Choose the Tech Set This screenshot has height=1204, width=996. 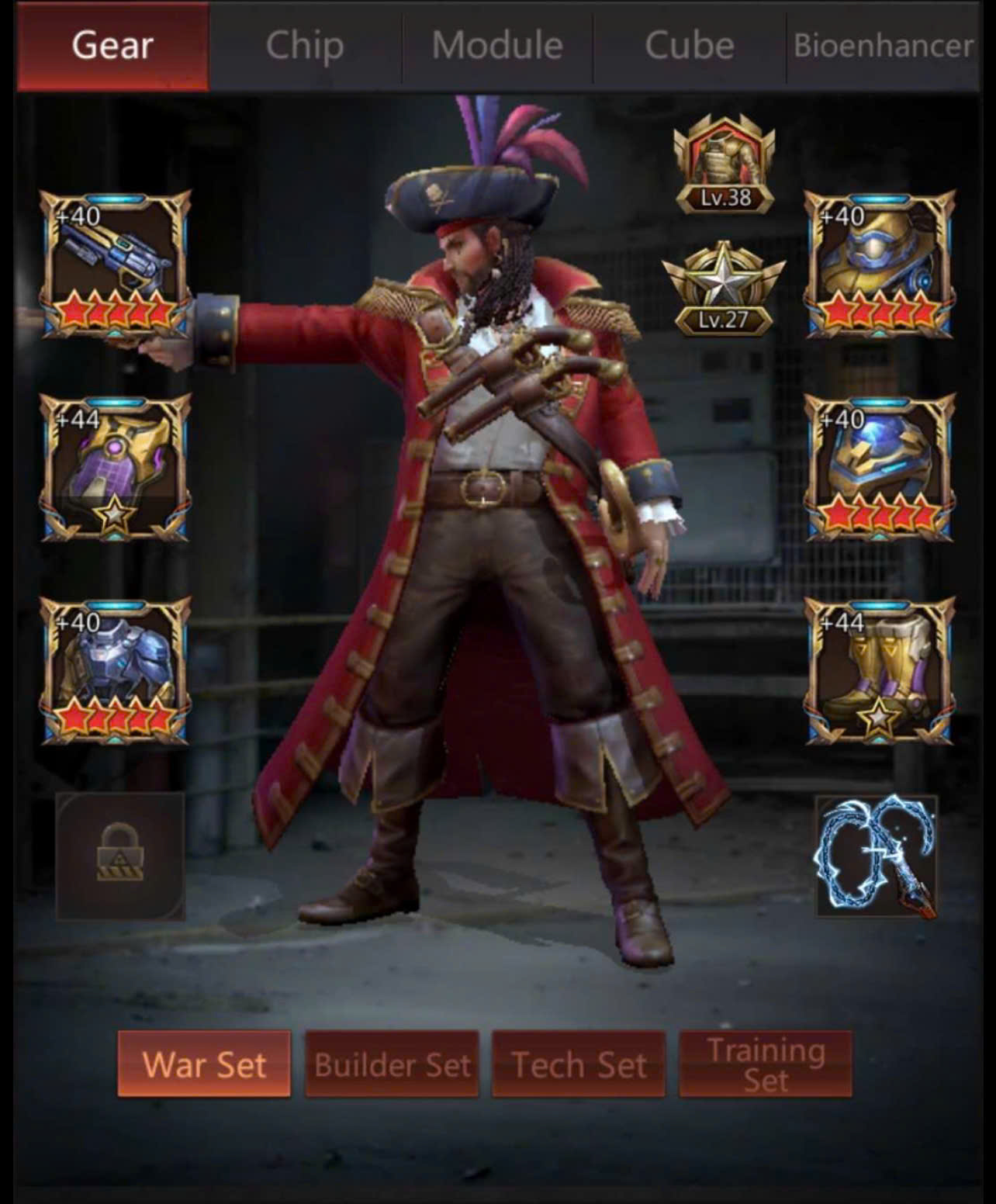pyautogui.click(x=579, y=1064)
